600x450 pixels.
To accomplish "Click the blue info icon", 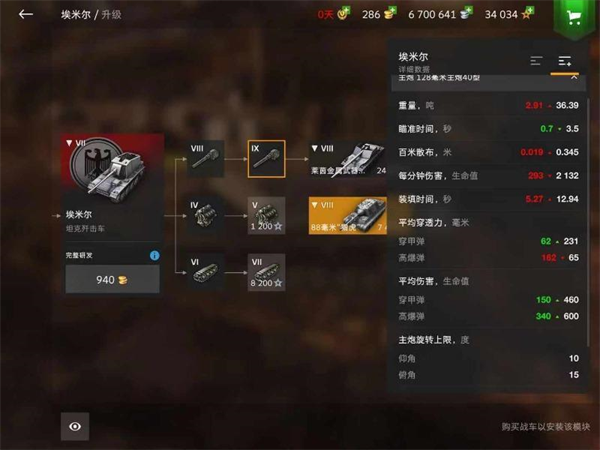I will coord(155,256).
